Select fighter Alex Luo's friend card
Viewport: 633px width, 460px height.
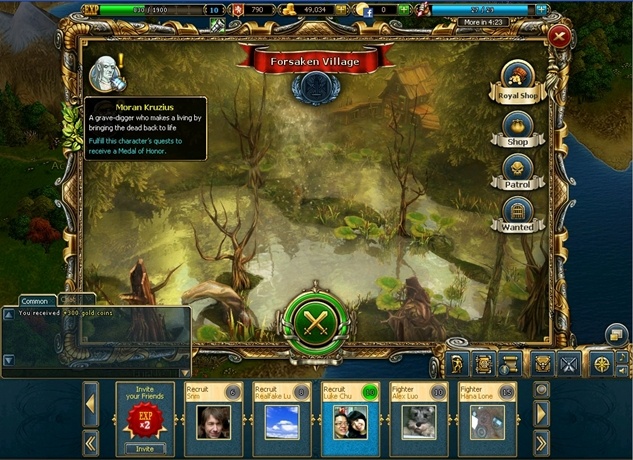418,419
